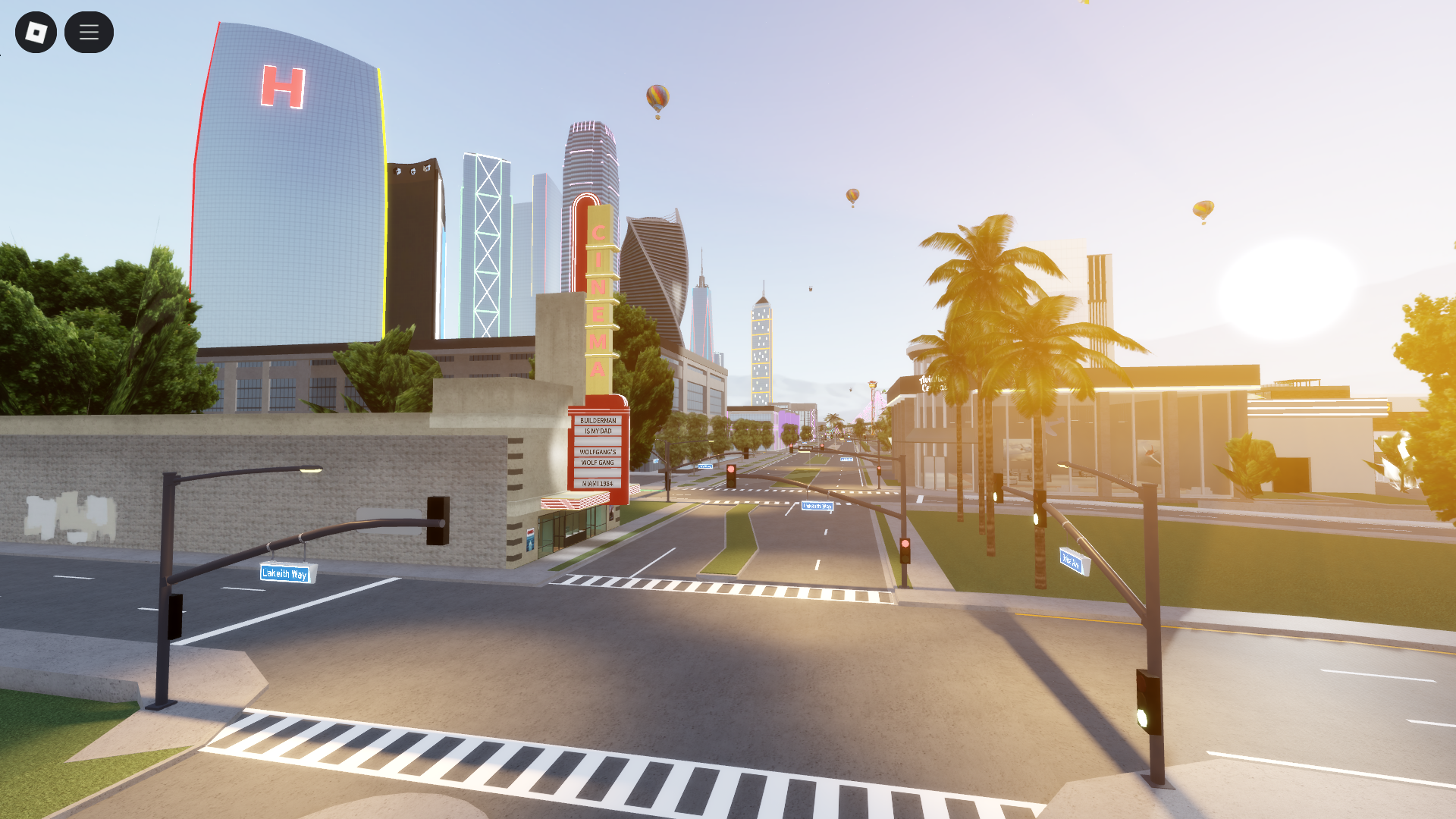Click the Roblox logo icon
1456x819 pixels.
(x=36, y=32)
